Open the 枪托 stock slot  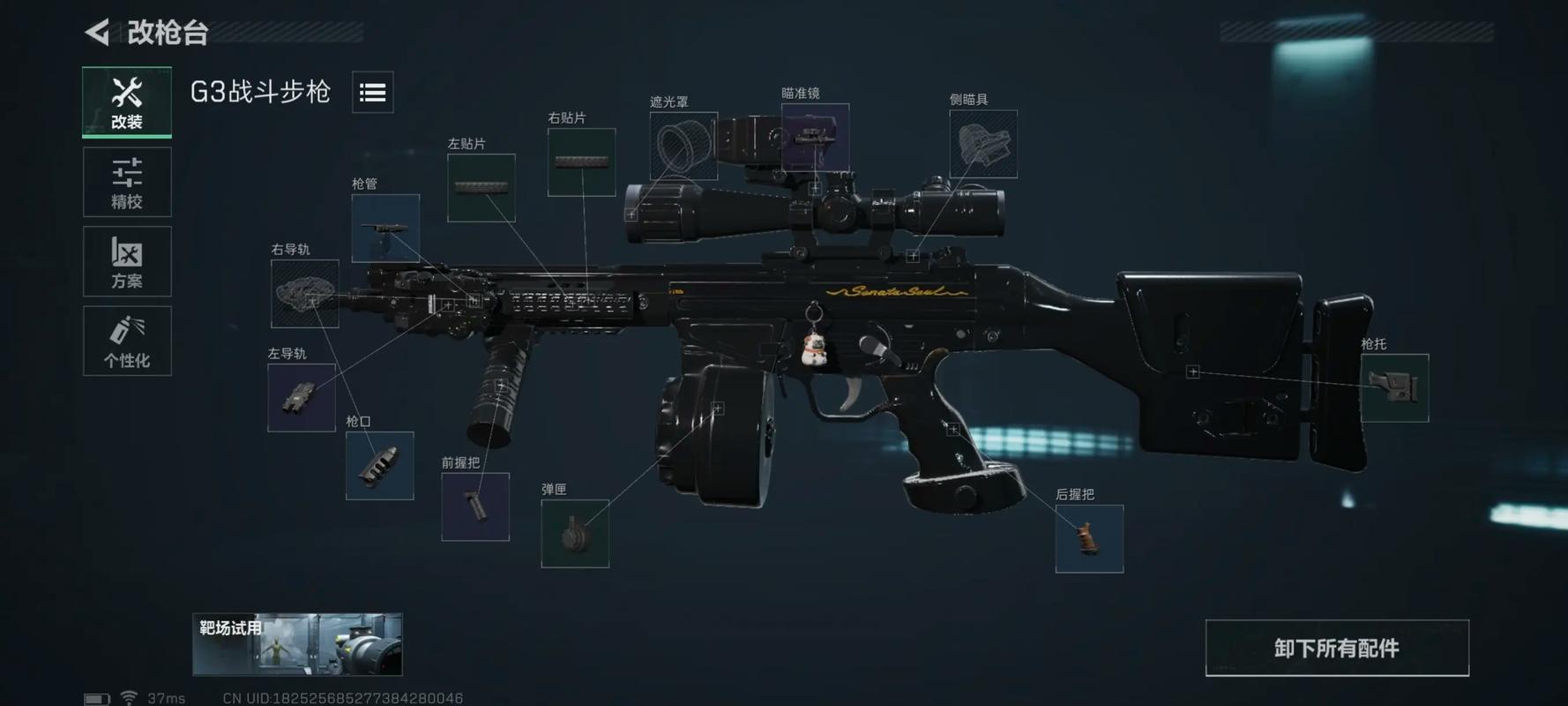[x=1394, y=387]
